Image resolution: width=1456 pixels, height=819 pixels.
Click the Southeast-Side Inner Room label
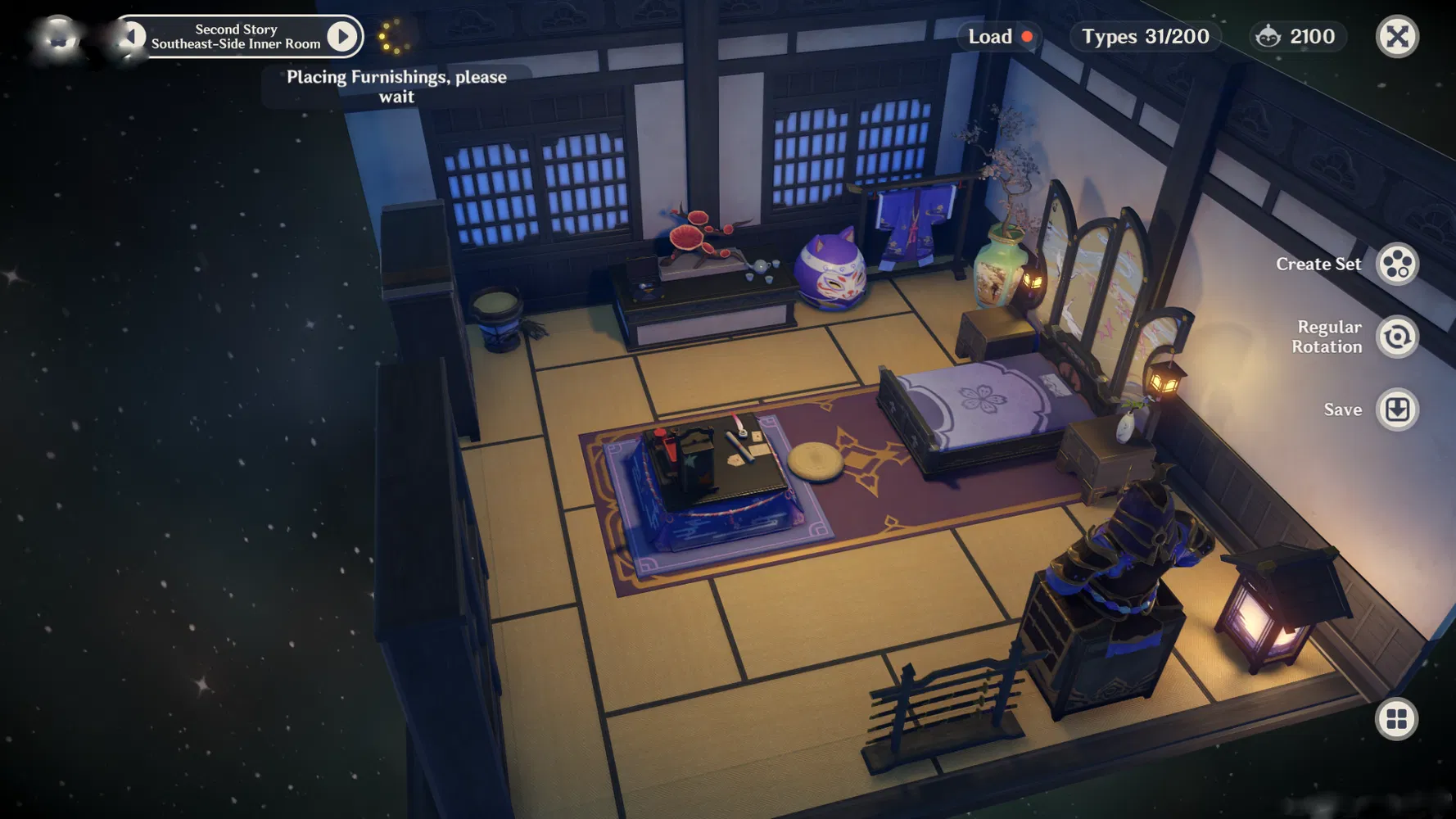236,36
